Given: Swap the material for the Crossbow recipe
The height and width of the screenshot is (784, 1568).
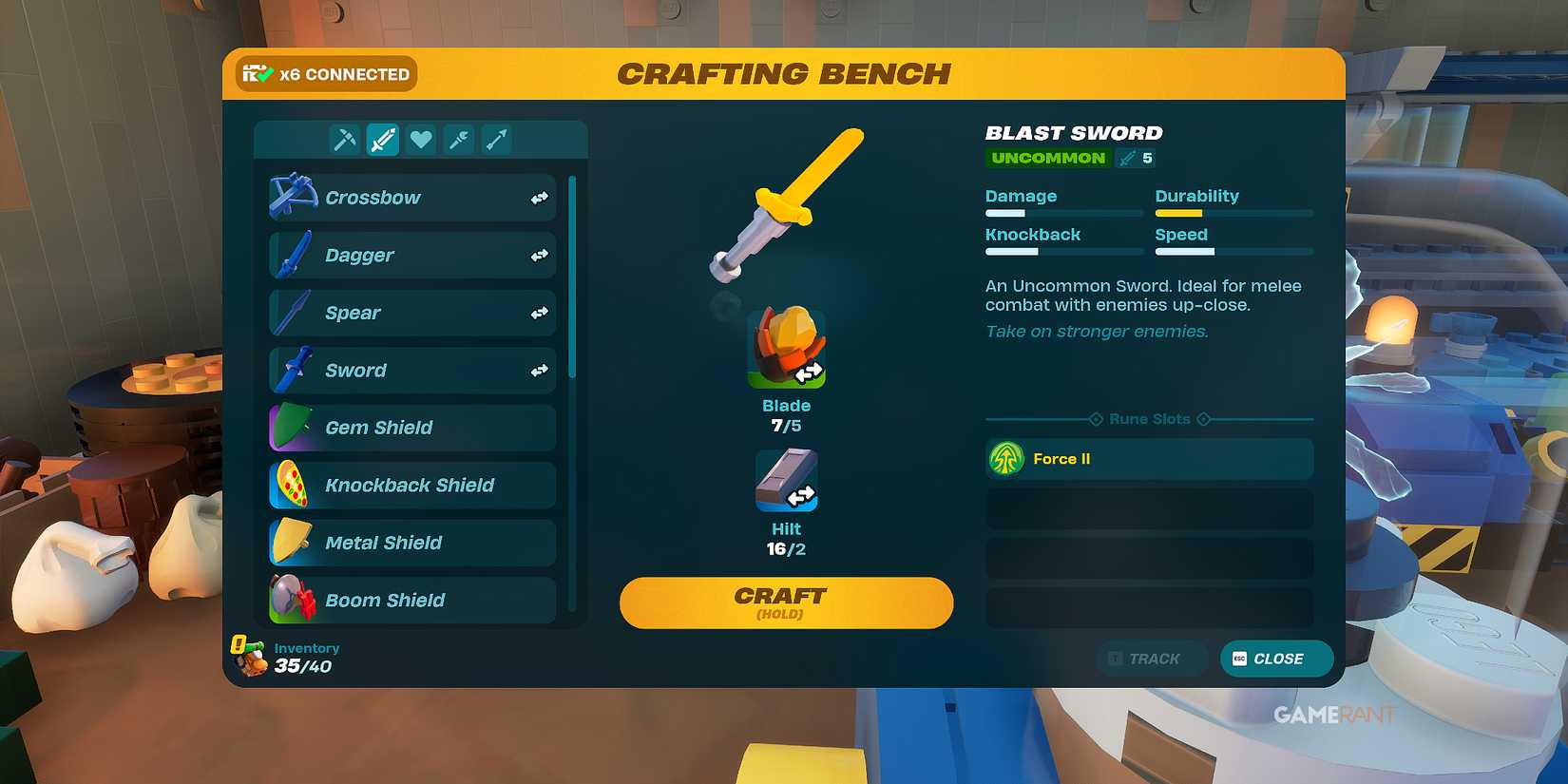Looking at the screenshot, I should (538, 197).
